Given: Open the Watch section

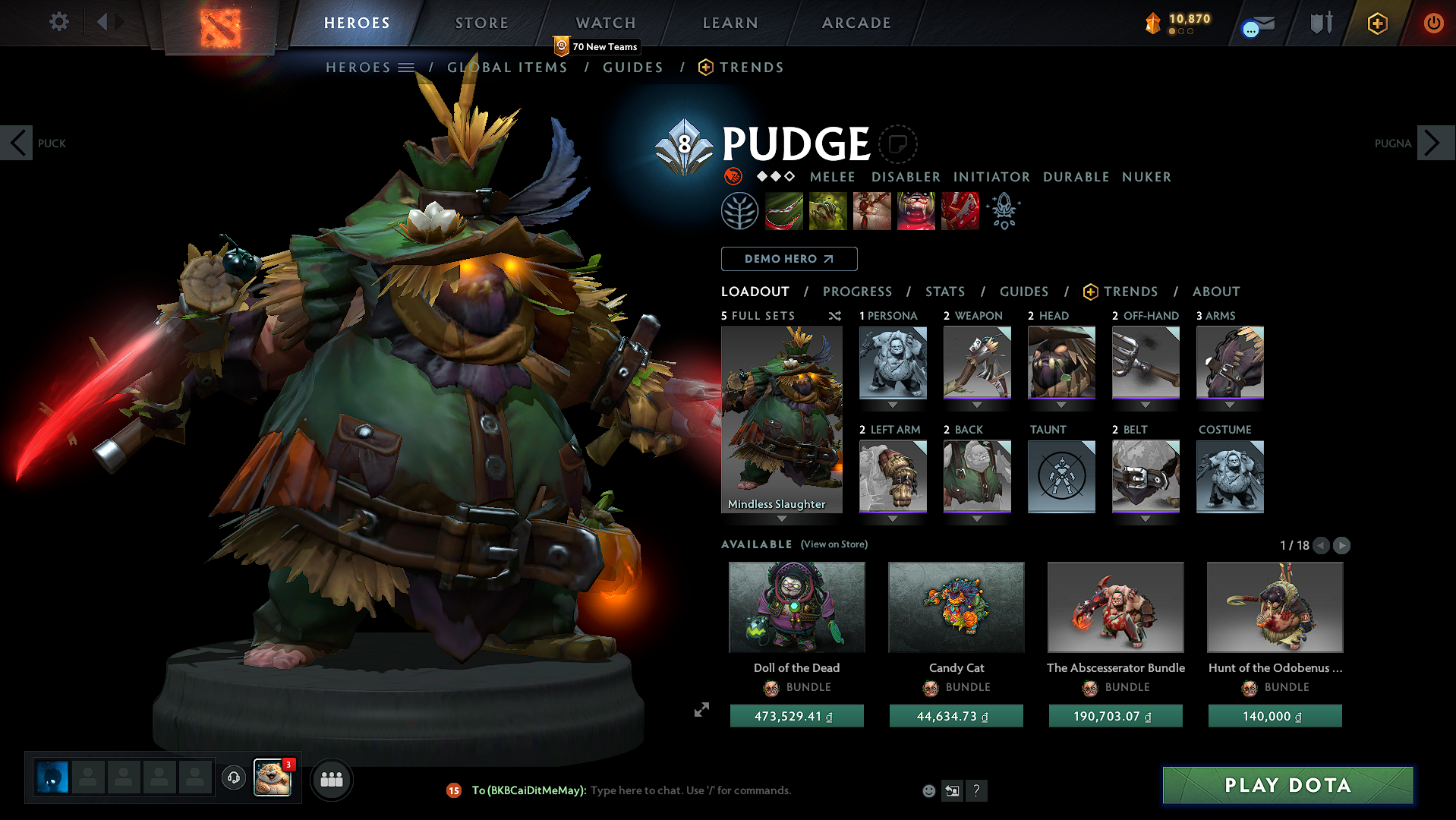Looking at the screenshot, I should tap(605, 23).
